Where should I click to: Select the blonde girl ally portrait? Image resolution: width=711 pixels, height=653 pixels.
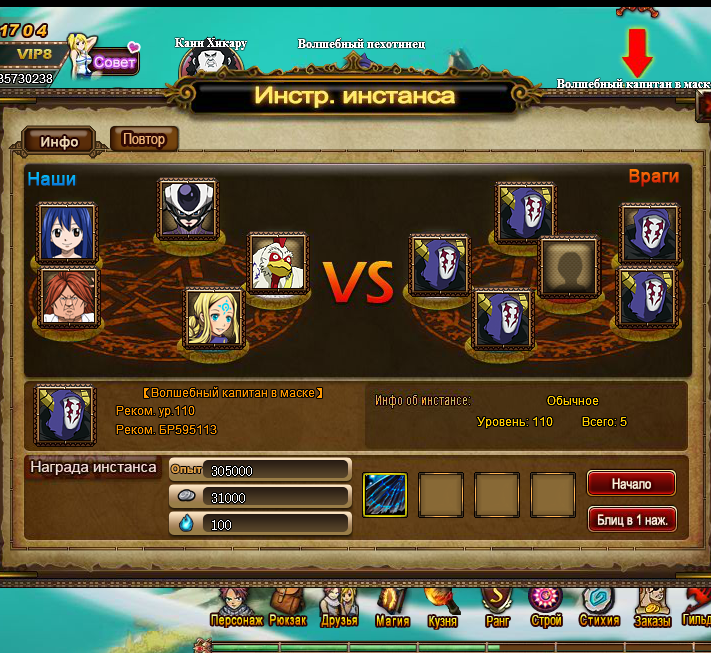214,318
